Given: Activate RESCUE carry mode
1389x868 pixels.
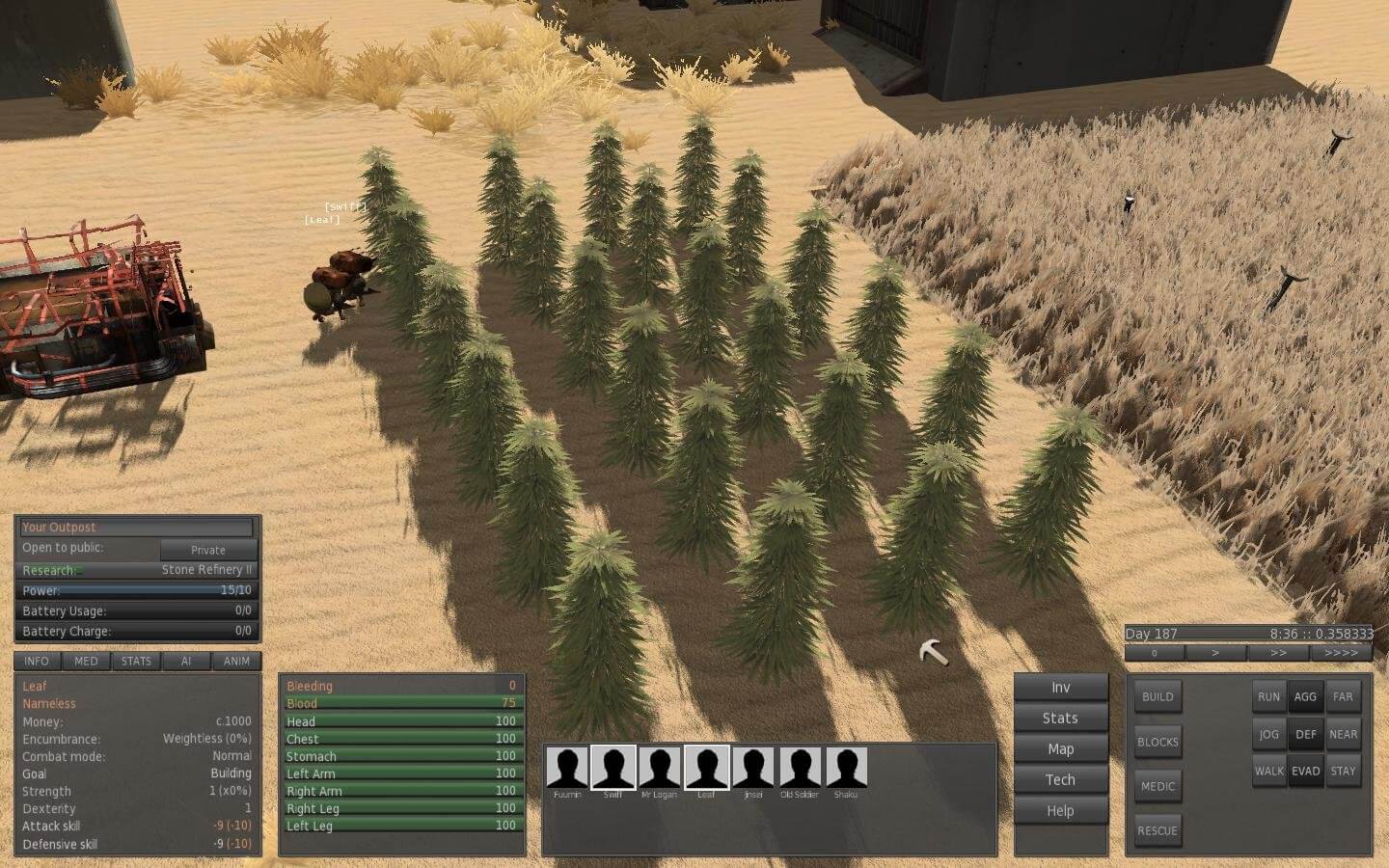Looking at the screenshot, I should 1157,829.
